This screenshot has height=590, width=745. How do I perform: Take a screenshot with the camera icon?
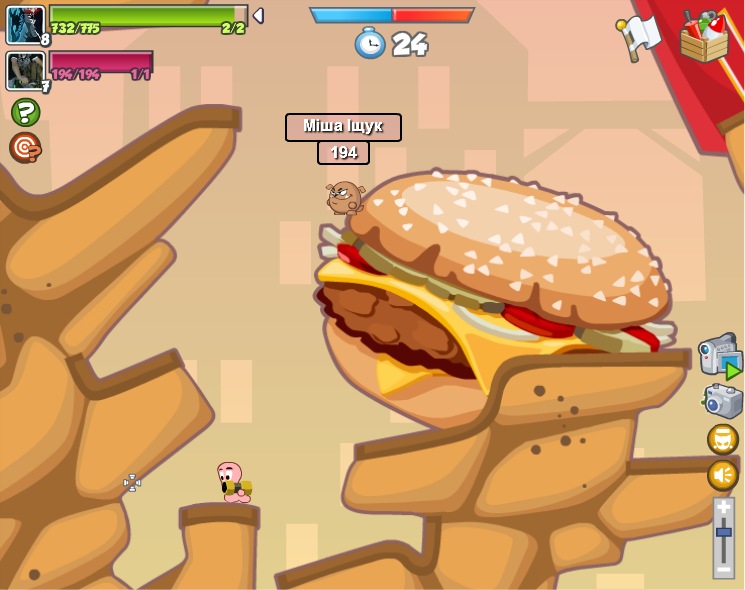[x=722, y=401]
